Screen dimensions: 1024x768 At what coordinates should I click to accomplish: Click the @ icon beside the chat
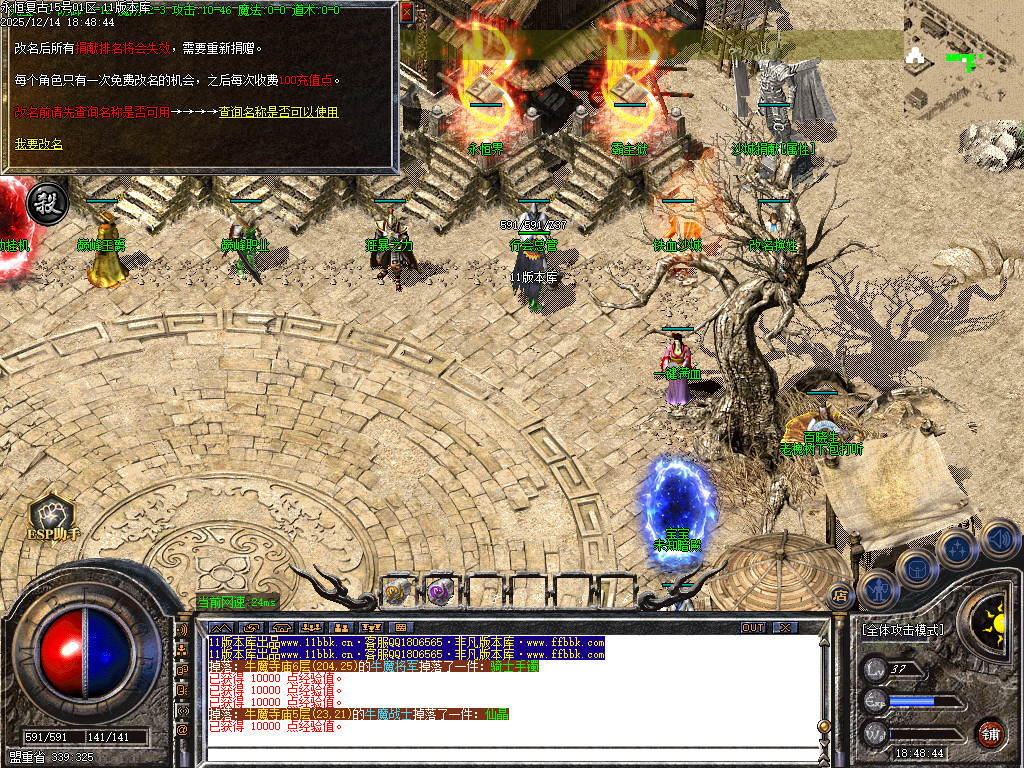tap(183, 730)
